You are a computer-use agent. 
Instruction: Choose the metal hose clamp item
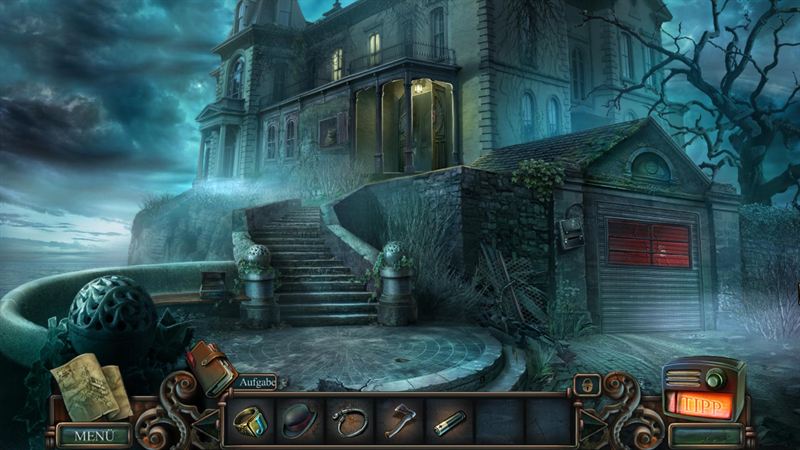(349, 421)
